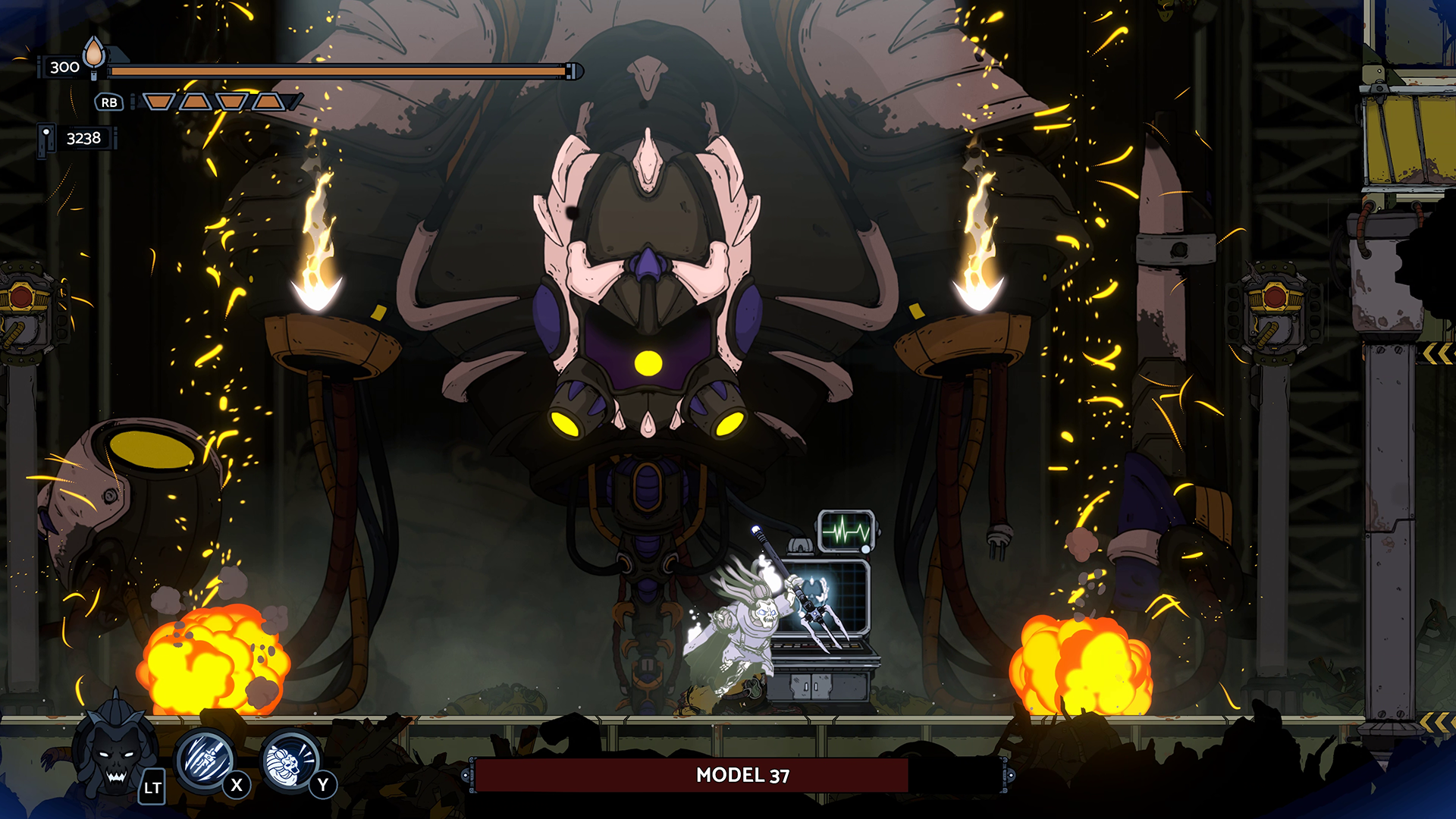Image resolution: width=1456 pixels, height=819 pixels.
Task: Click the ember counter reading 300
Action: [63, 67]
